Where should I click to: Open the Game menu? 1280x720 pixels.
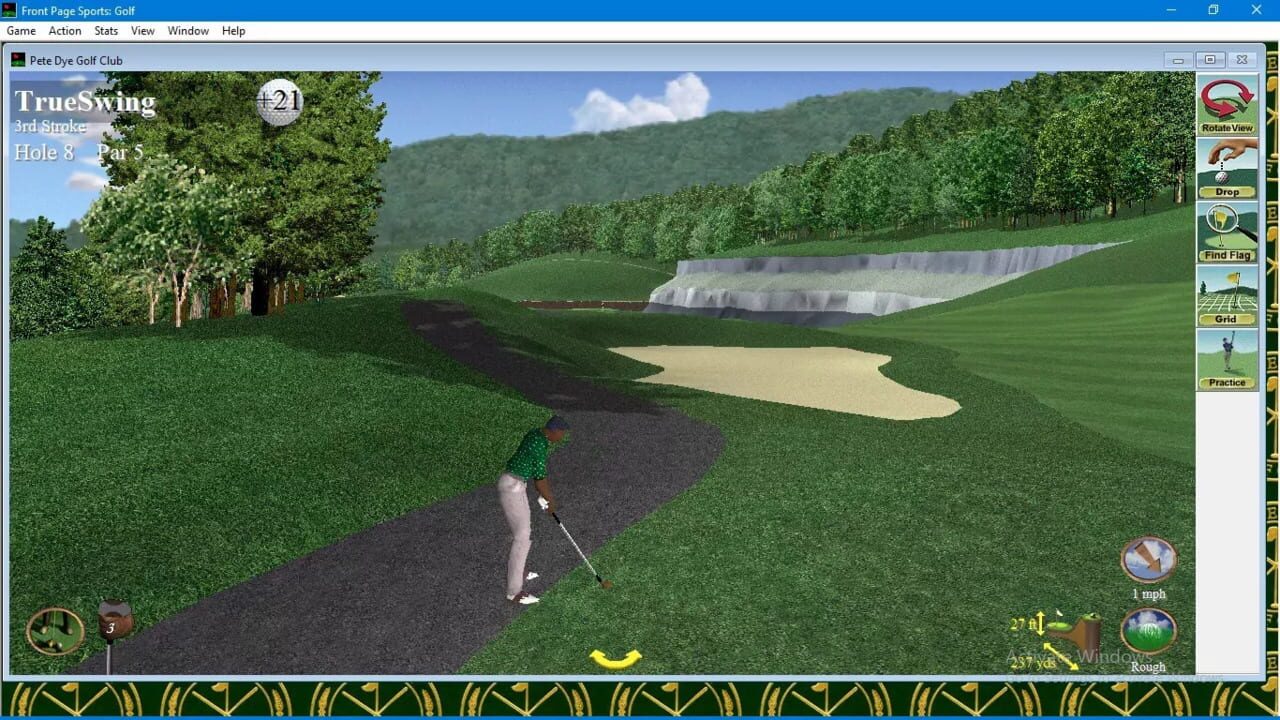point(21,31)
